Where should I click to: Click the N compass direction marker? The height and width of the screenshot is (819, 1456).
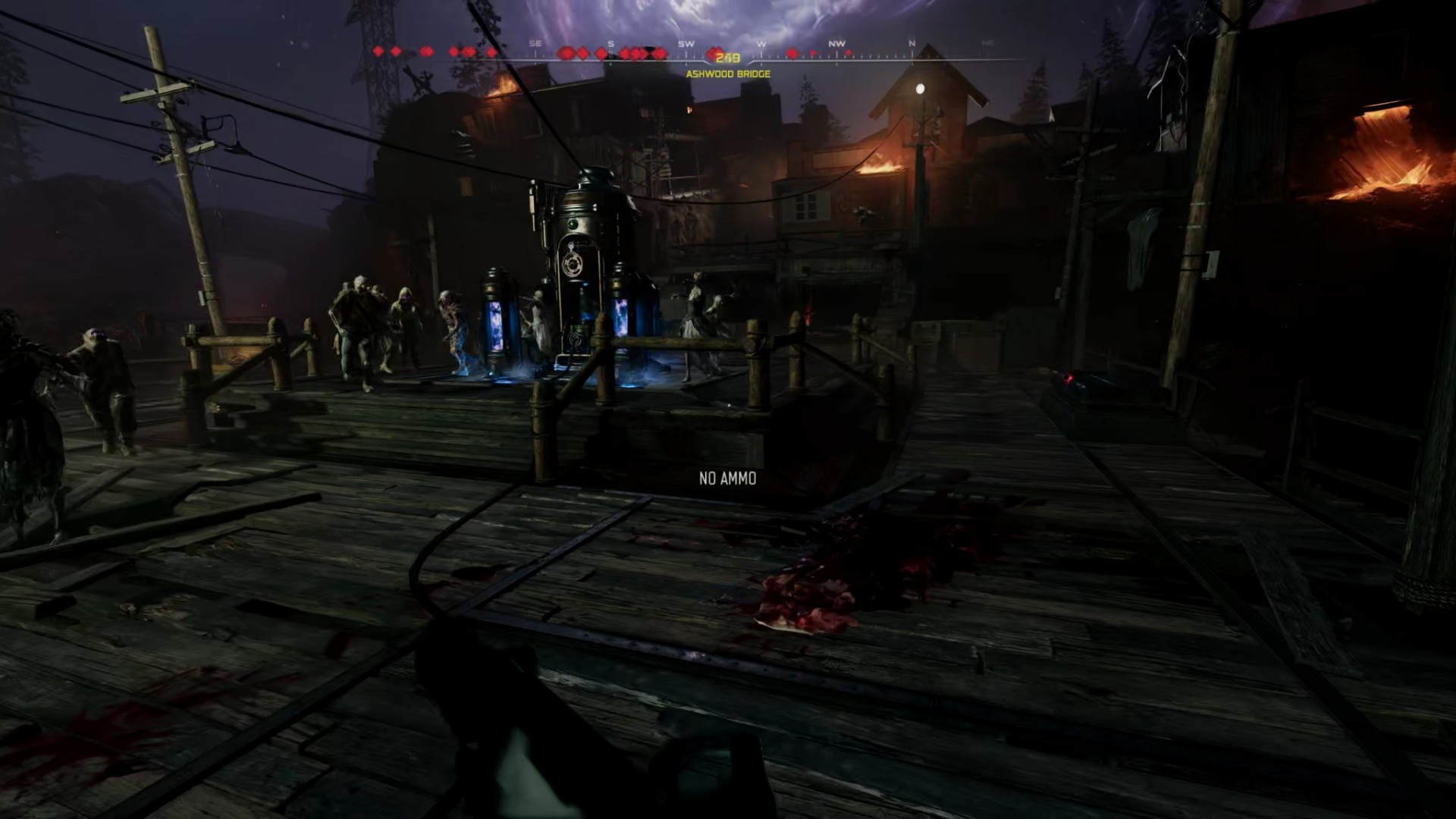910,44
